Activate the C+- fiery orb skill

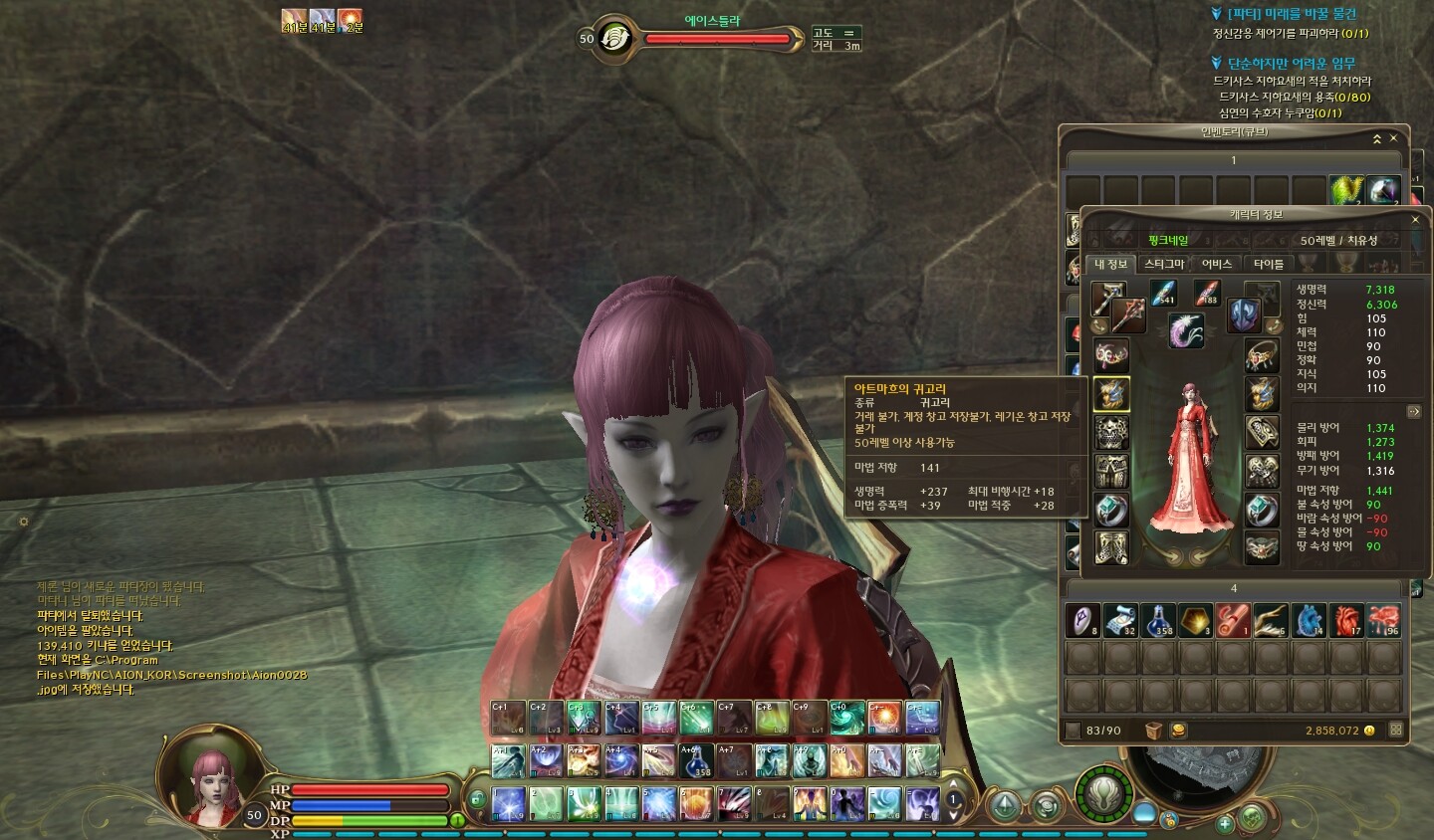tap(884, 718)
